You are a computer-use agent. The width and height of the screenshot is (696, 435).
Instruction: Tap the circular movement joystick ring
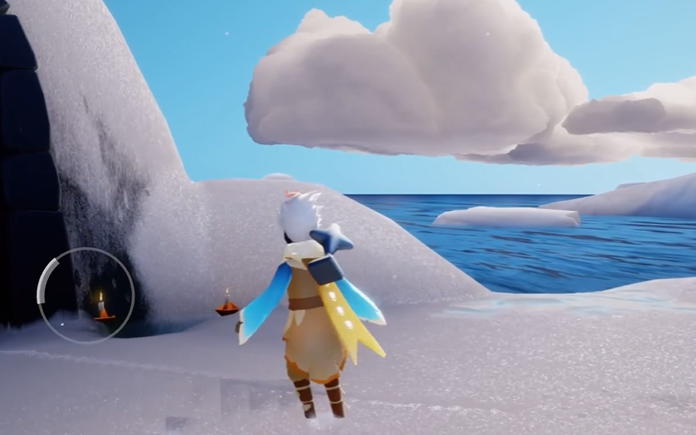pyautogui.click(x=85, y=295)
